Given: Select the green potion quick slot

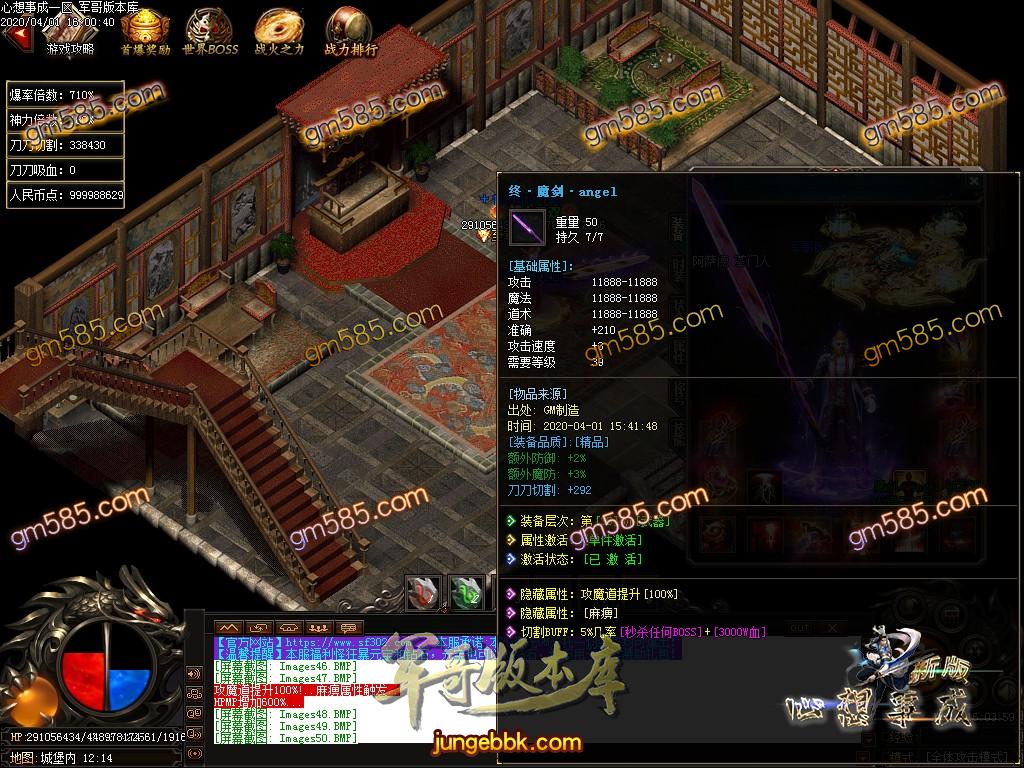Looking at the screenshot, I should click(x=465, y=592).
